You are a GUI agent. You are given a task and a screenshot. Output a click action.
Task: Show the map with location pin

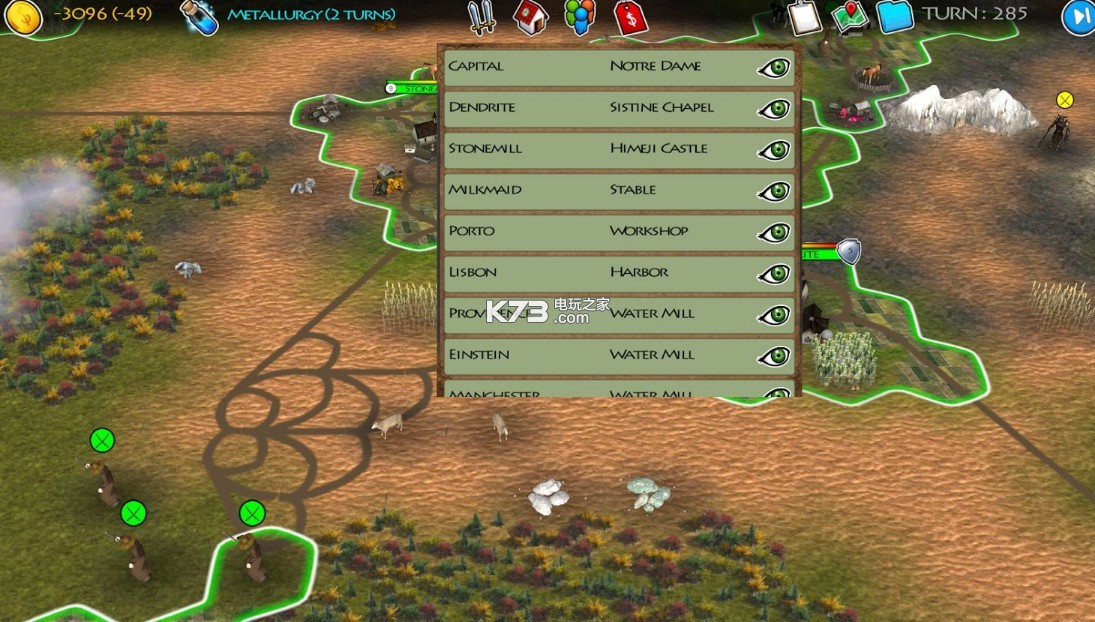tap(850, 17)
